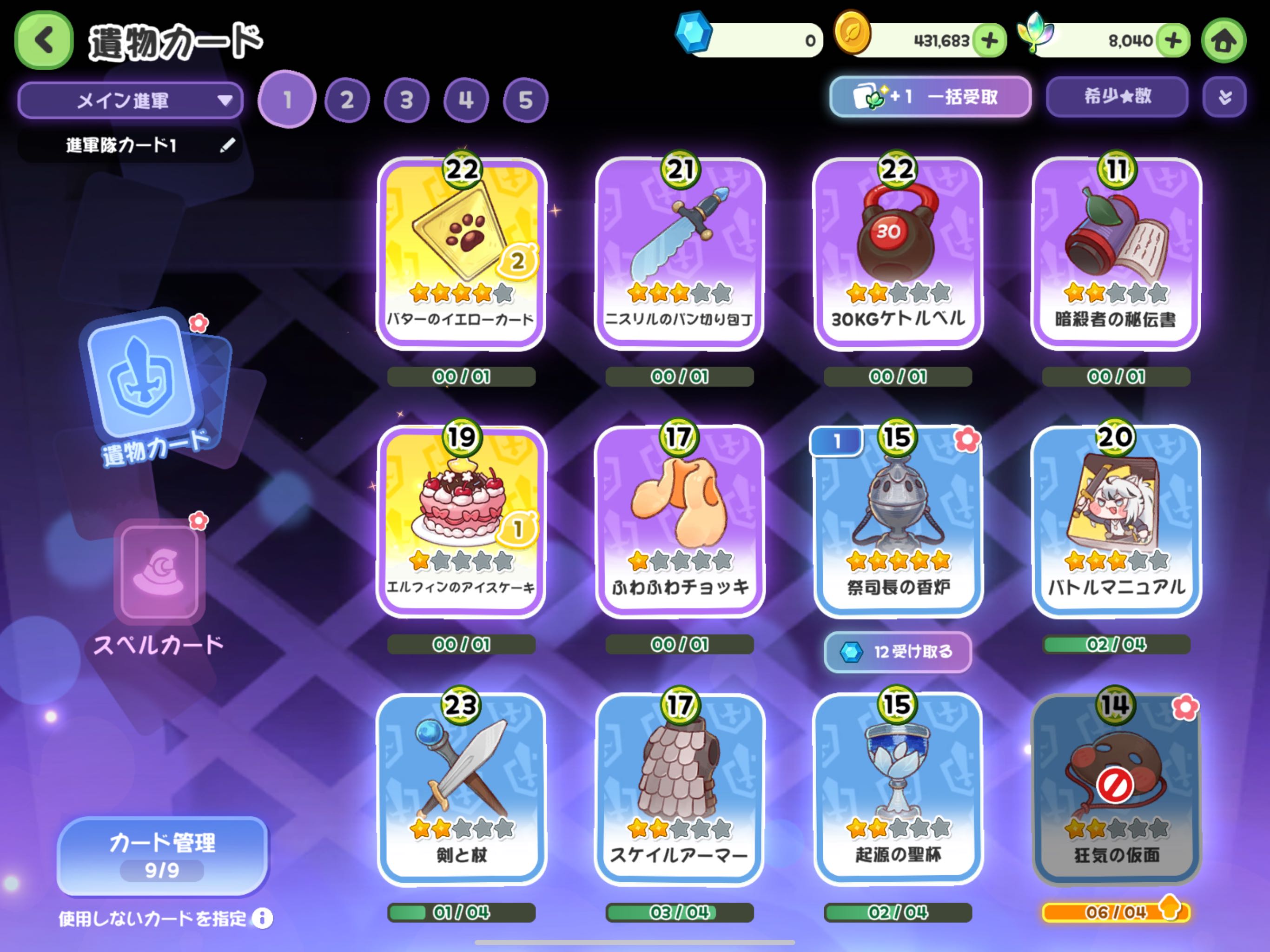Open スペルカード spell card category
This screenshot has width=1270, height=952.
tap(159, 586)
